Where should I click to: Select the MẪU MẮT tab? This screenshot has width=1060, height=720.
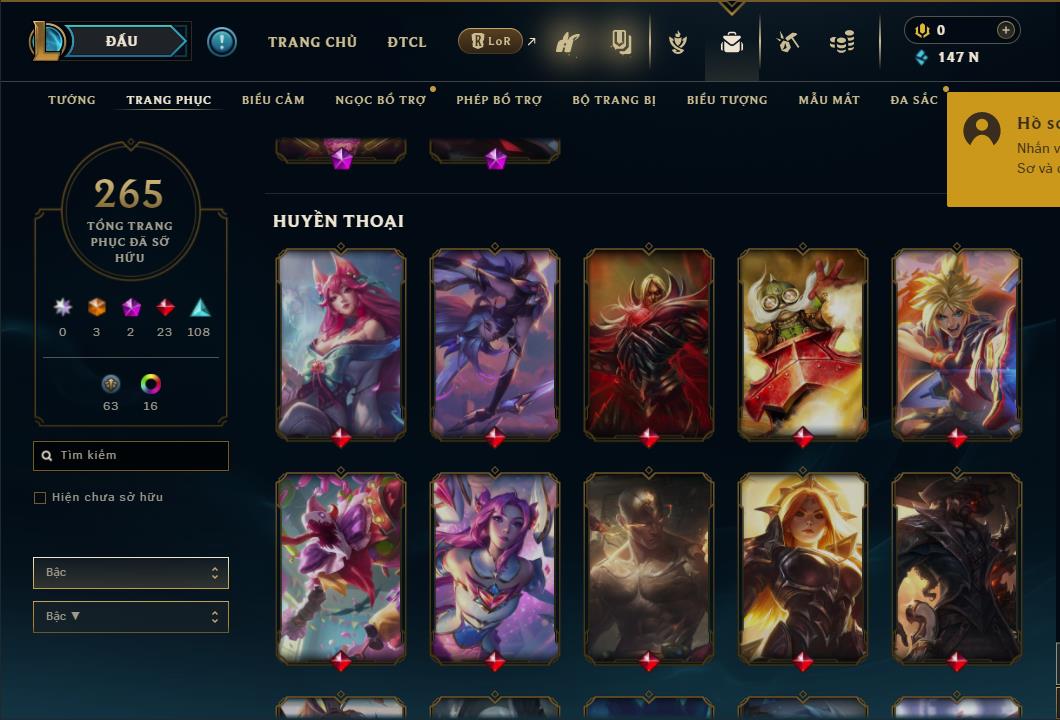coord(829,100)
